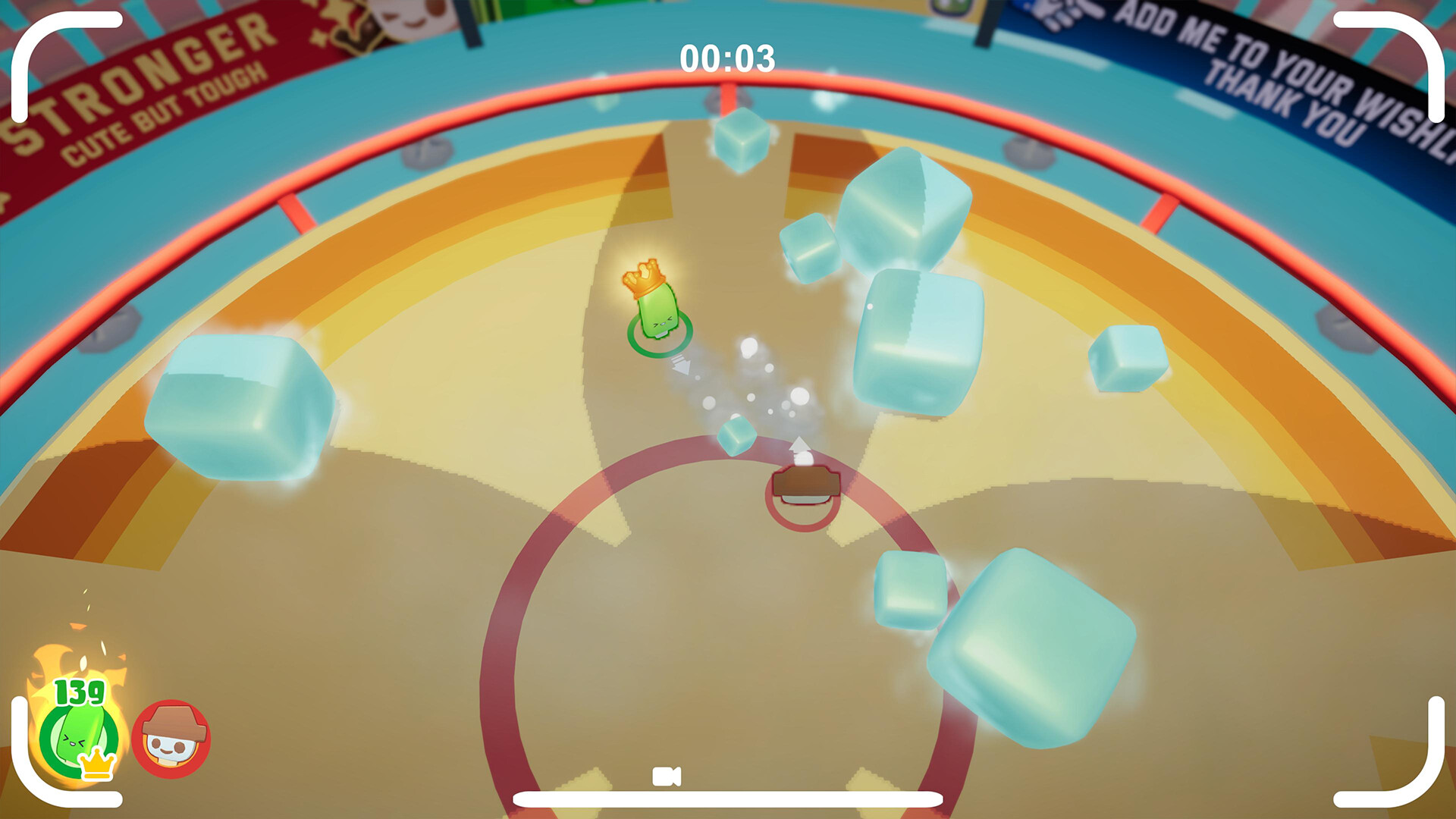The width and height of the screenshot is (1456, 819).
Task: Click the match timer showing 00:03
Action: point(726,55)
